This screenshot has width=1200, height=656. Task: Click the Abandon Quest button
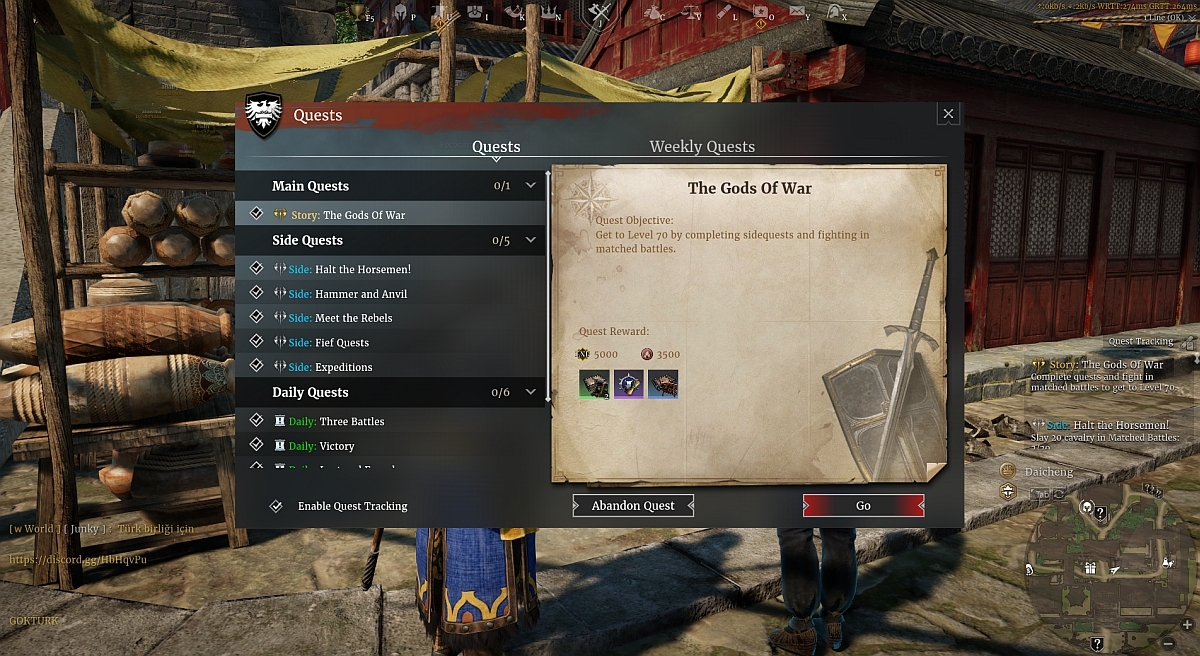click(633, 506)
